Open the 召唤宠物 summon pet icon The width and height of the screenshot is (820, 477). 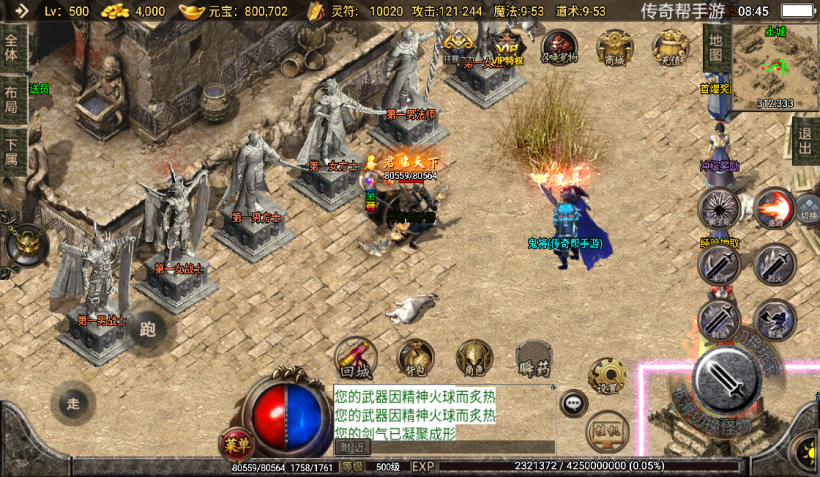(x=559, y=46)
